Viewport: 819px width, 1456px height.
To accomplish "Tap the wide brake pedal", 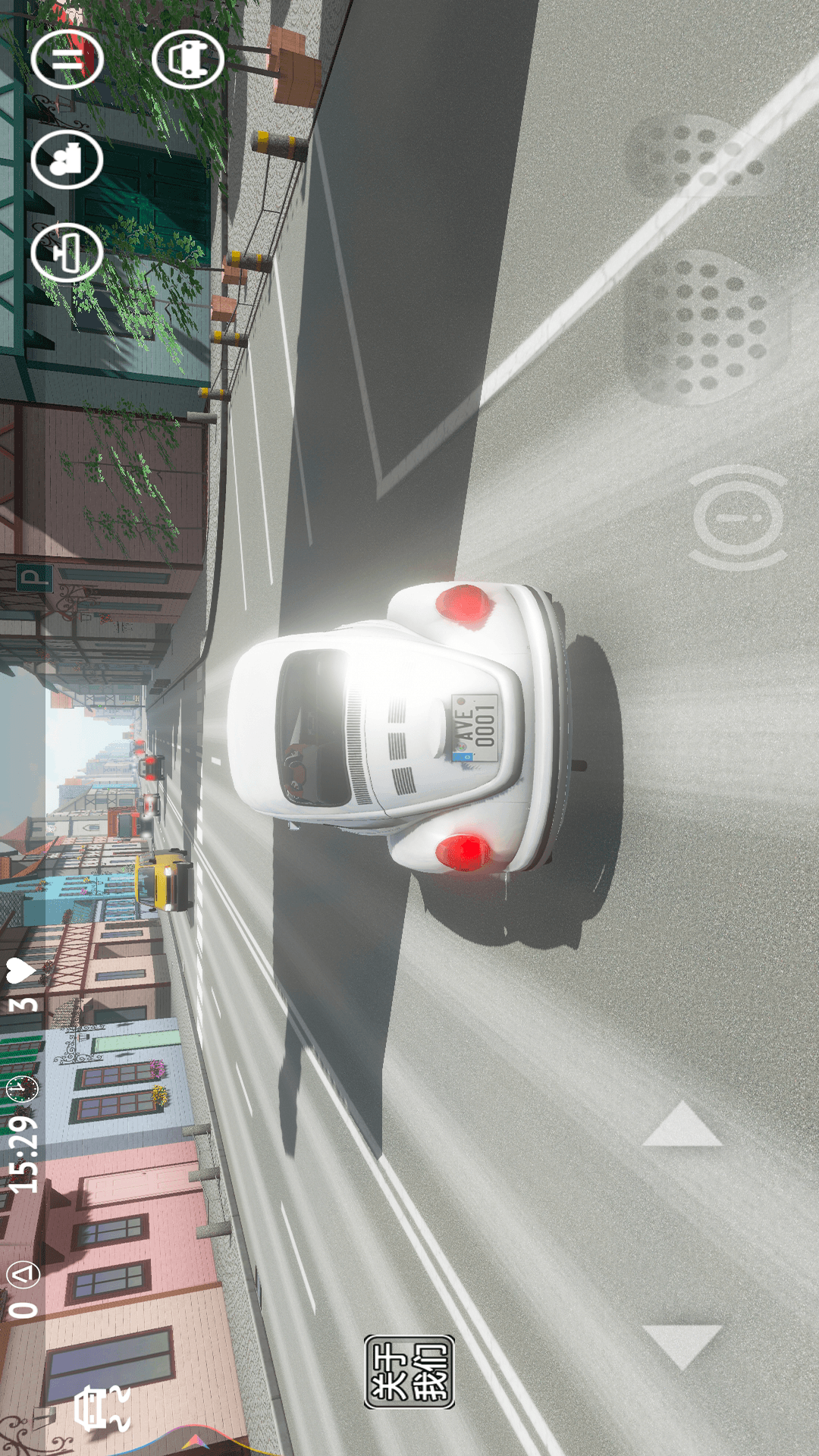I will point(704,327).
